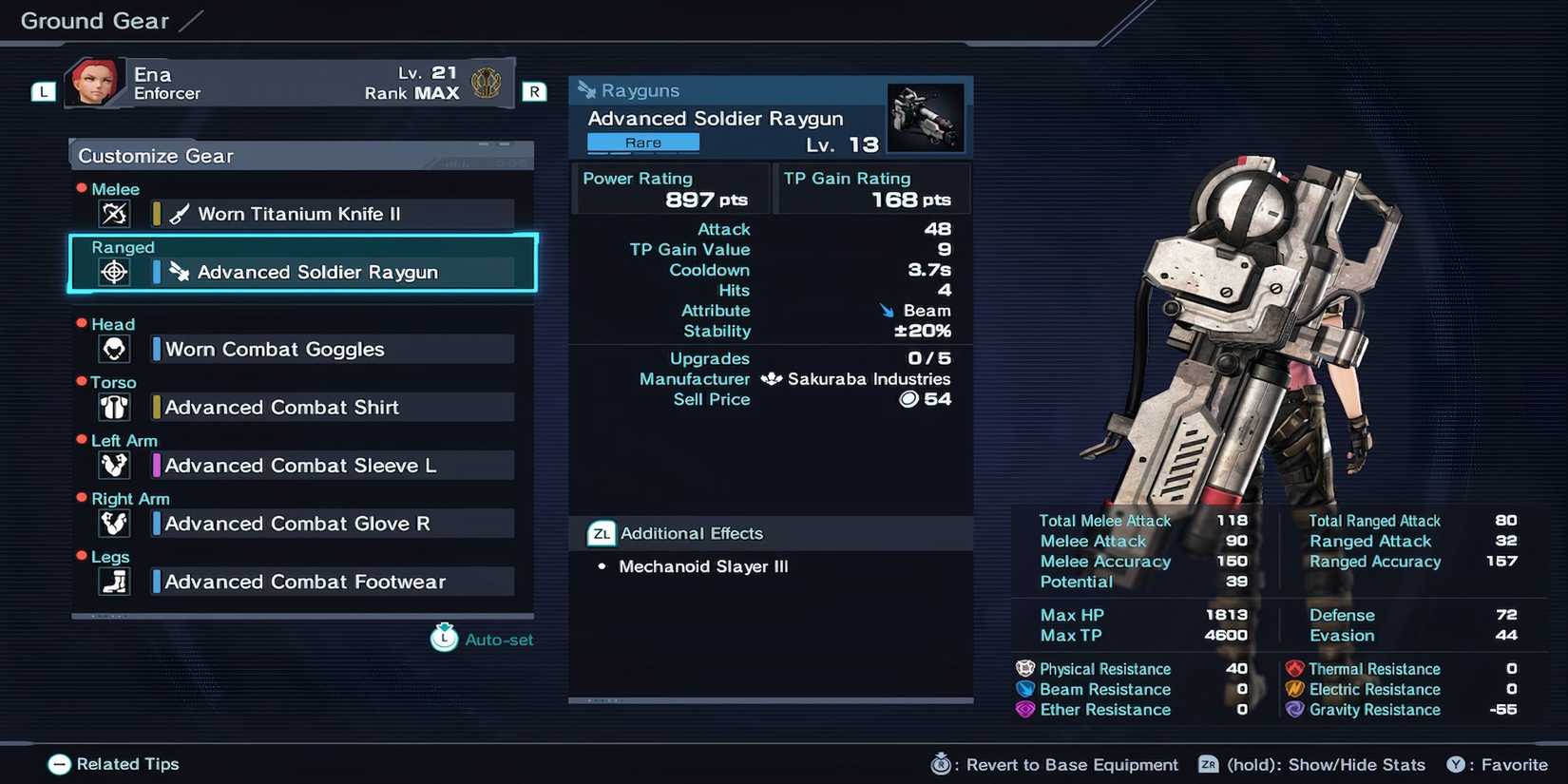Image resolution: width=1568 pixels, height=784 pixels.
Task: Click the Ranged crosshair slot icon
Action: coord(114,273)
